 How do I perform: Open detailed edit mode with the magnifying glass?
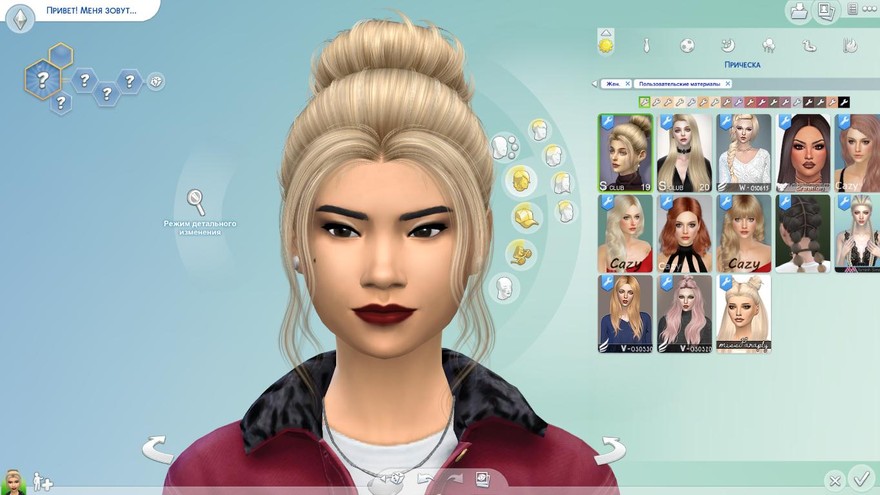(196, 201)
